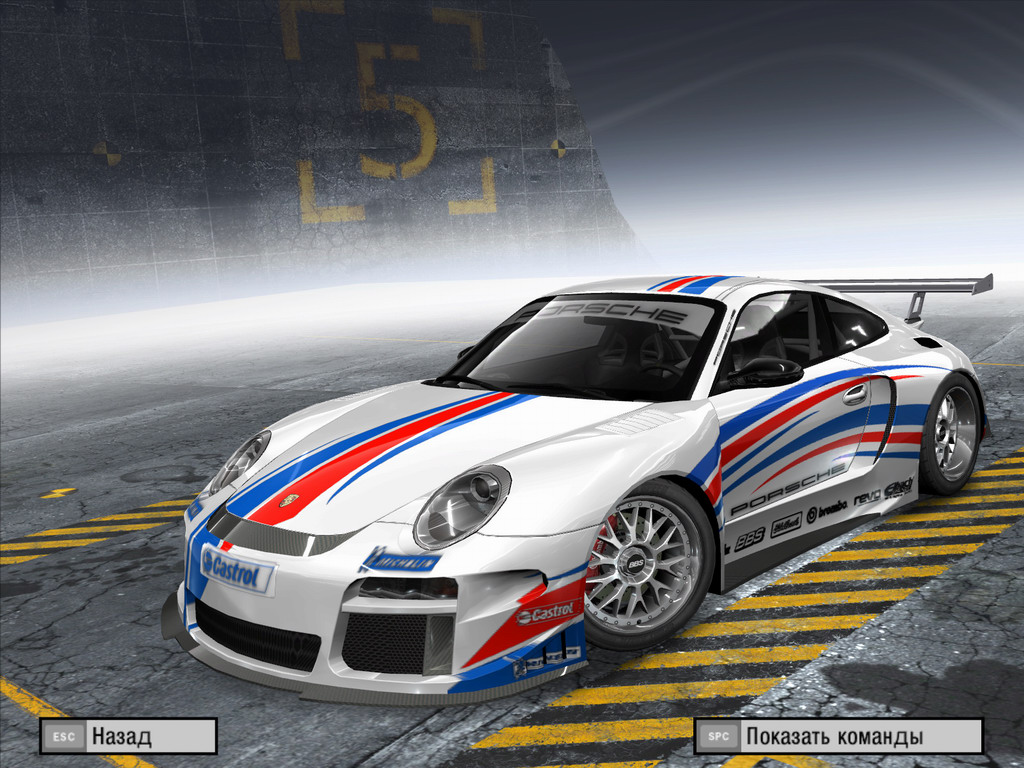Click the Назад back button
This screenshot has width=1024, height=768.
(128, 737)
